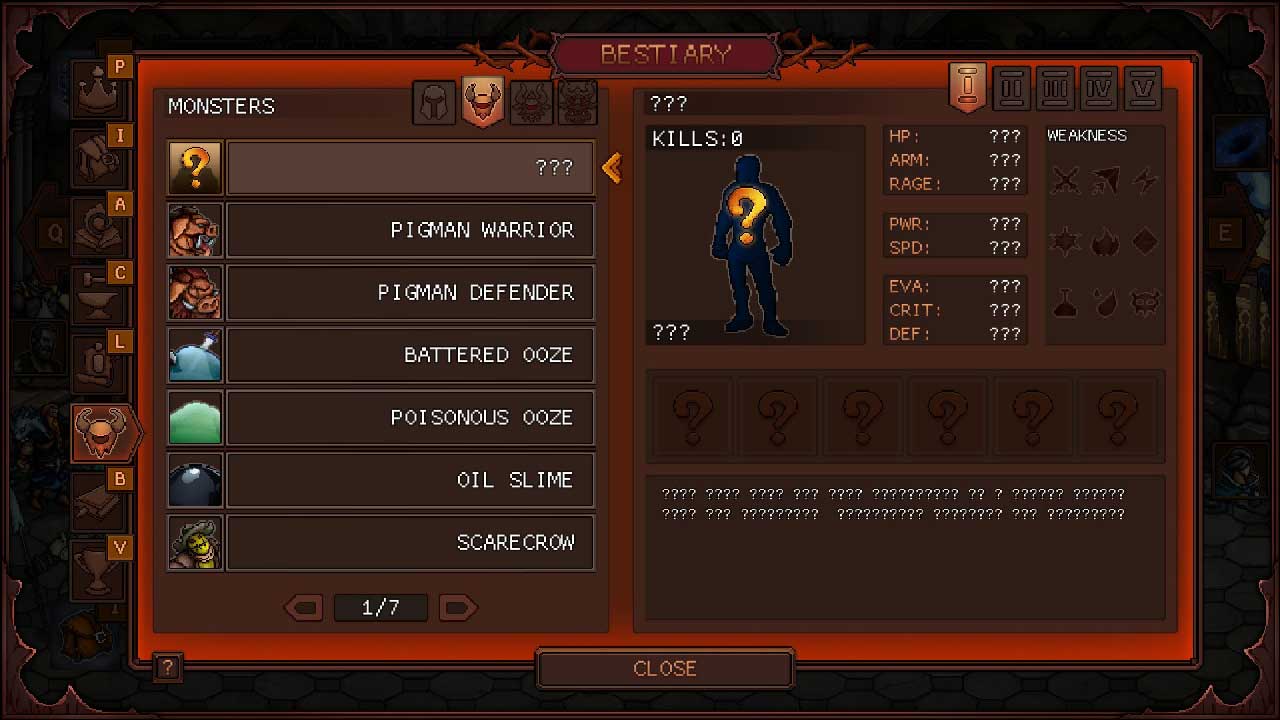Select the Pigman Defender entry
The height and width of the screenshot is (720, 1280).
(410, 292)
